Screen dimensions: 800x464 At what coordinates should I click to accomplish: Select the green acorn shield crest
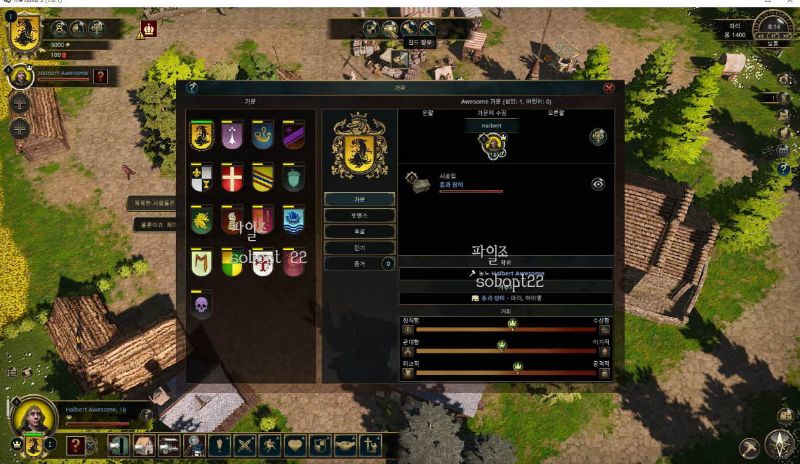coord(293,177)
